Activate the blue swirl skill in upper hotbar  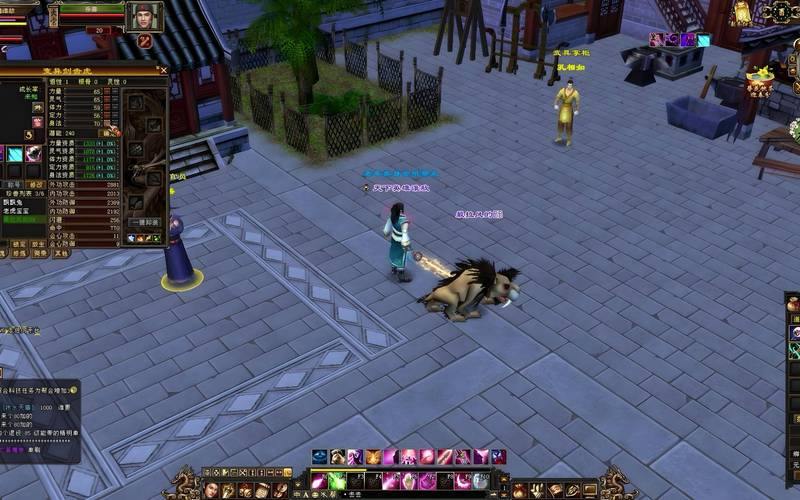click(x=319, y=457)
